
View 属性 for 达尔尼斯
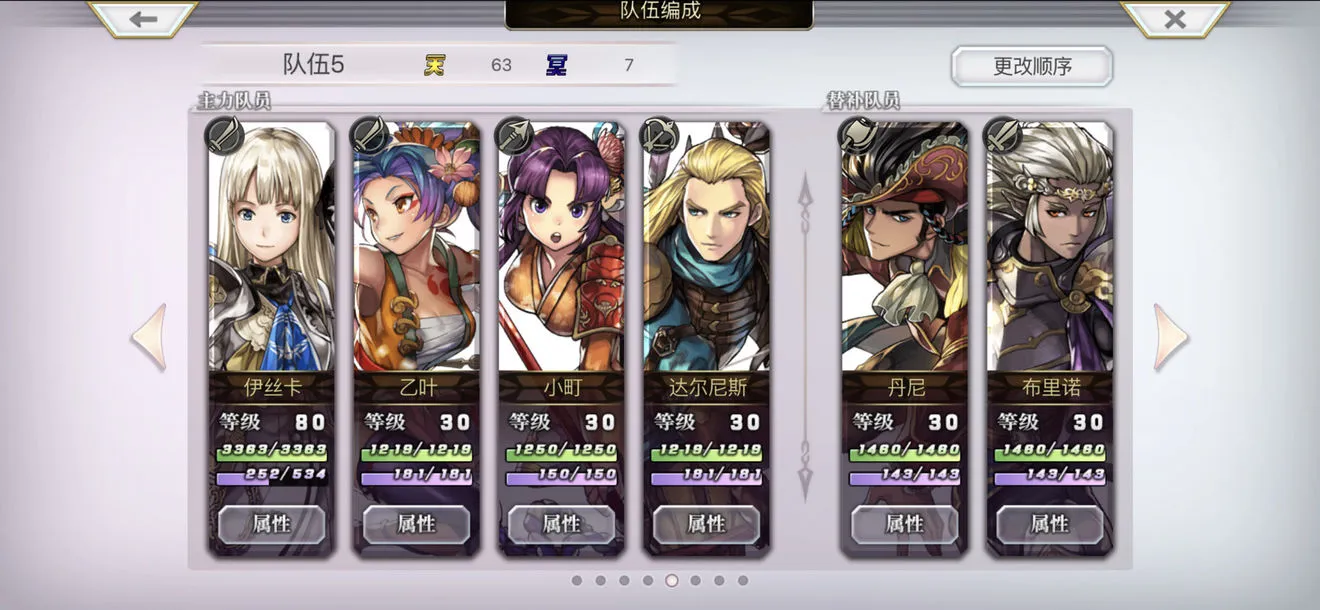[706, 524]
